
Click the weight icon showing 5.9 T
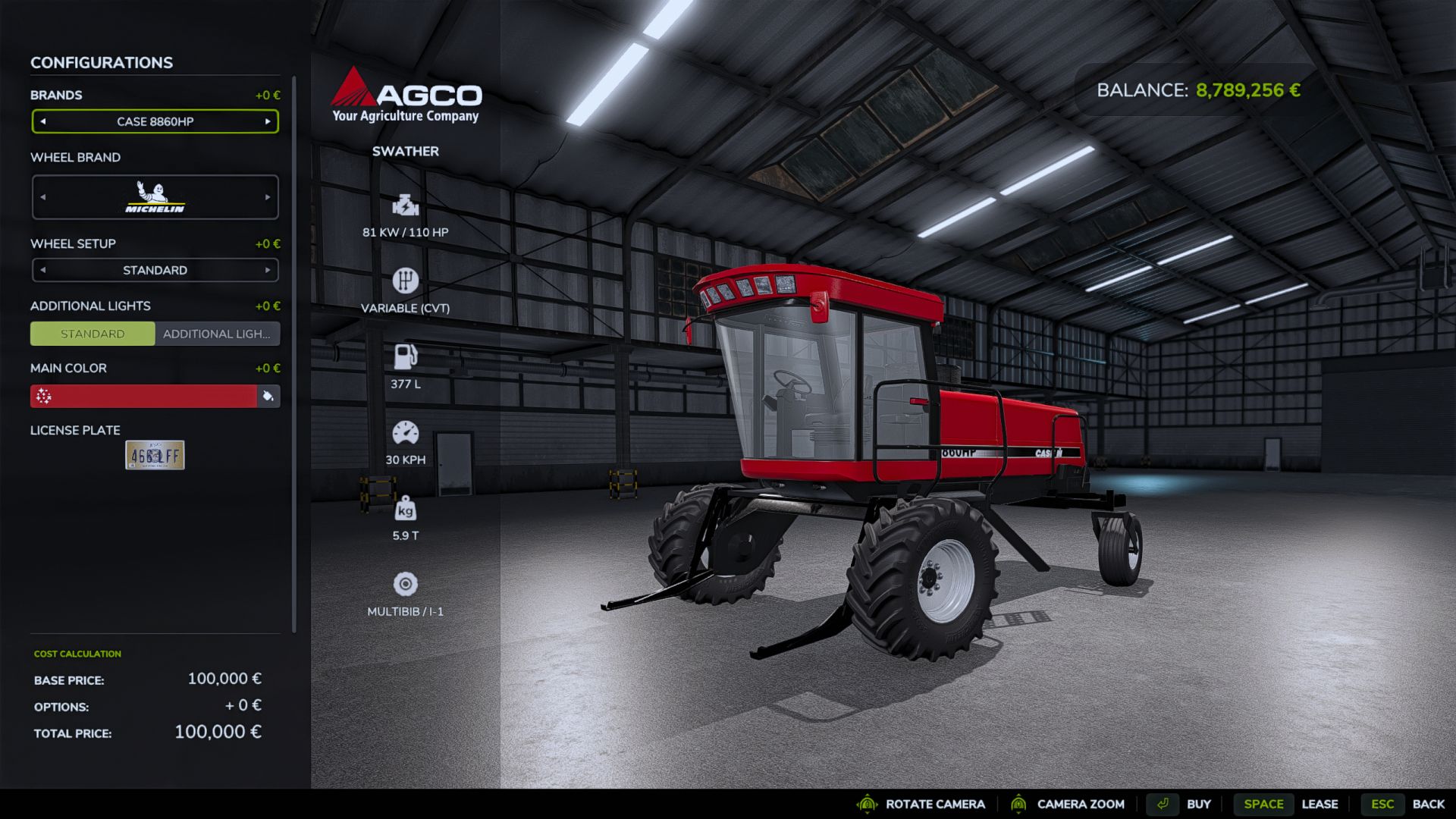(406, 508)
